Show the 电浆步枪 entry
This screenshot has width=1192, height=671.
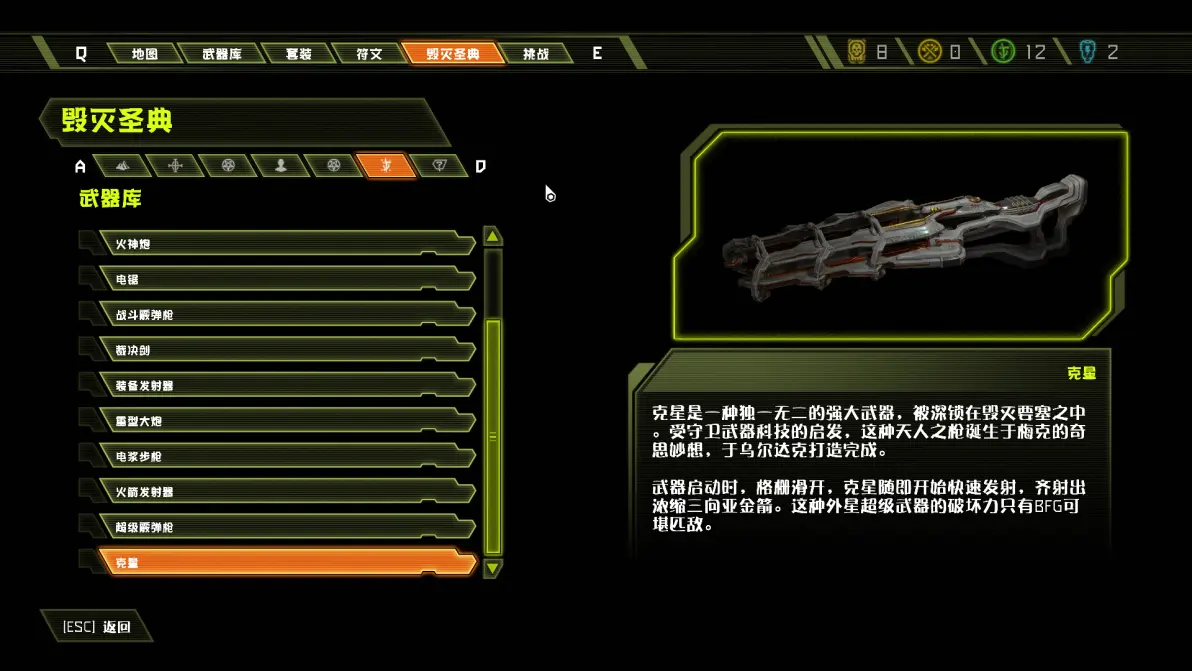pyautogui.click(x=285, y=456)
